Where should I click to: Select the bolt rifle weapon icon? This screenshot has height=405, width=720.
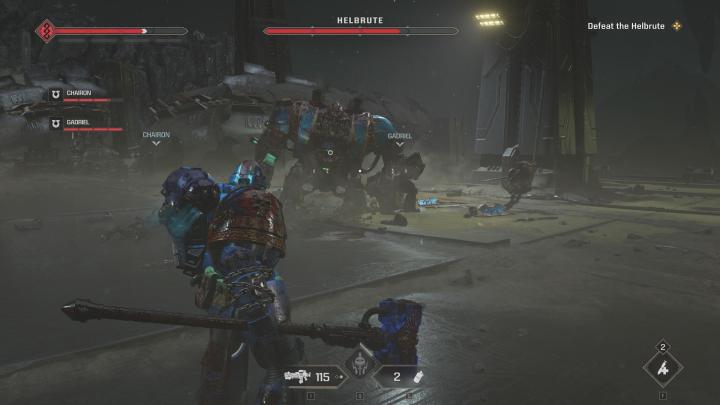(297, 376)
